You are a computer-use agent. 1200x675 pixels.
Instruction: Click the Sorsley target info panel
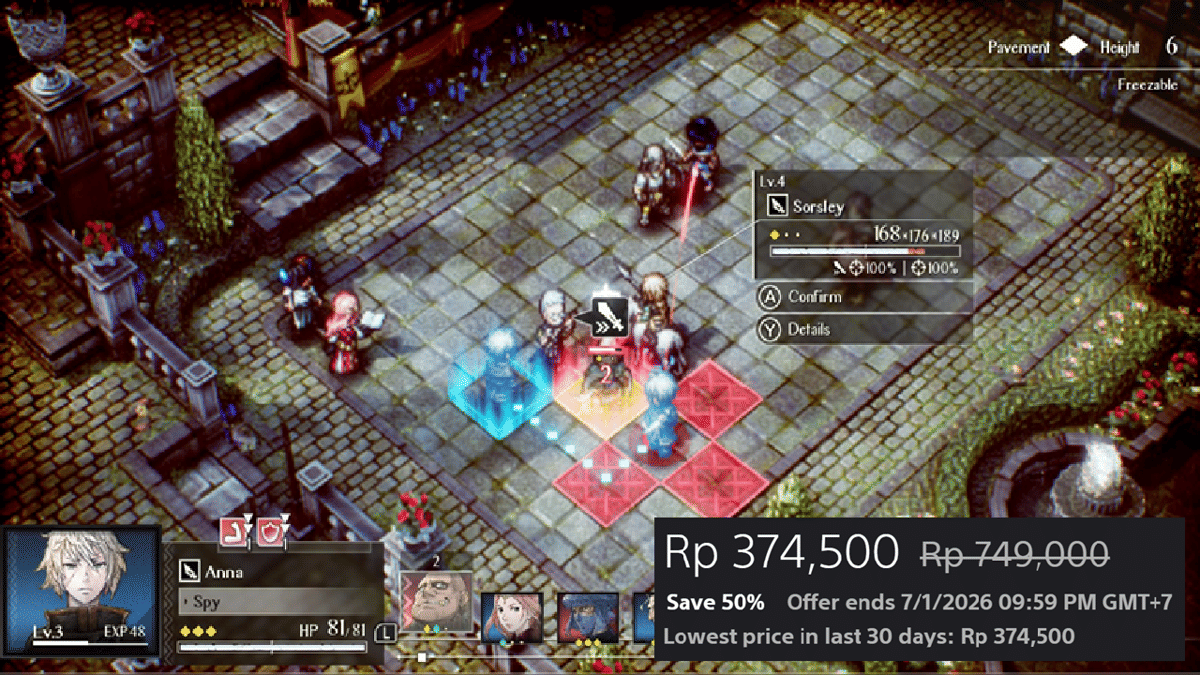[x=862, y=225]
